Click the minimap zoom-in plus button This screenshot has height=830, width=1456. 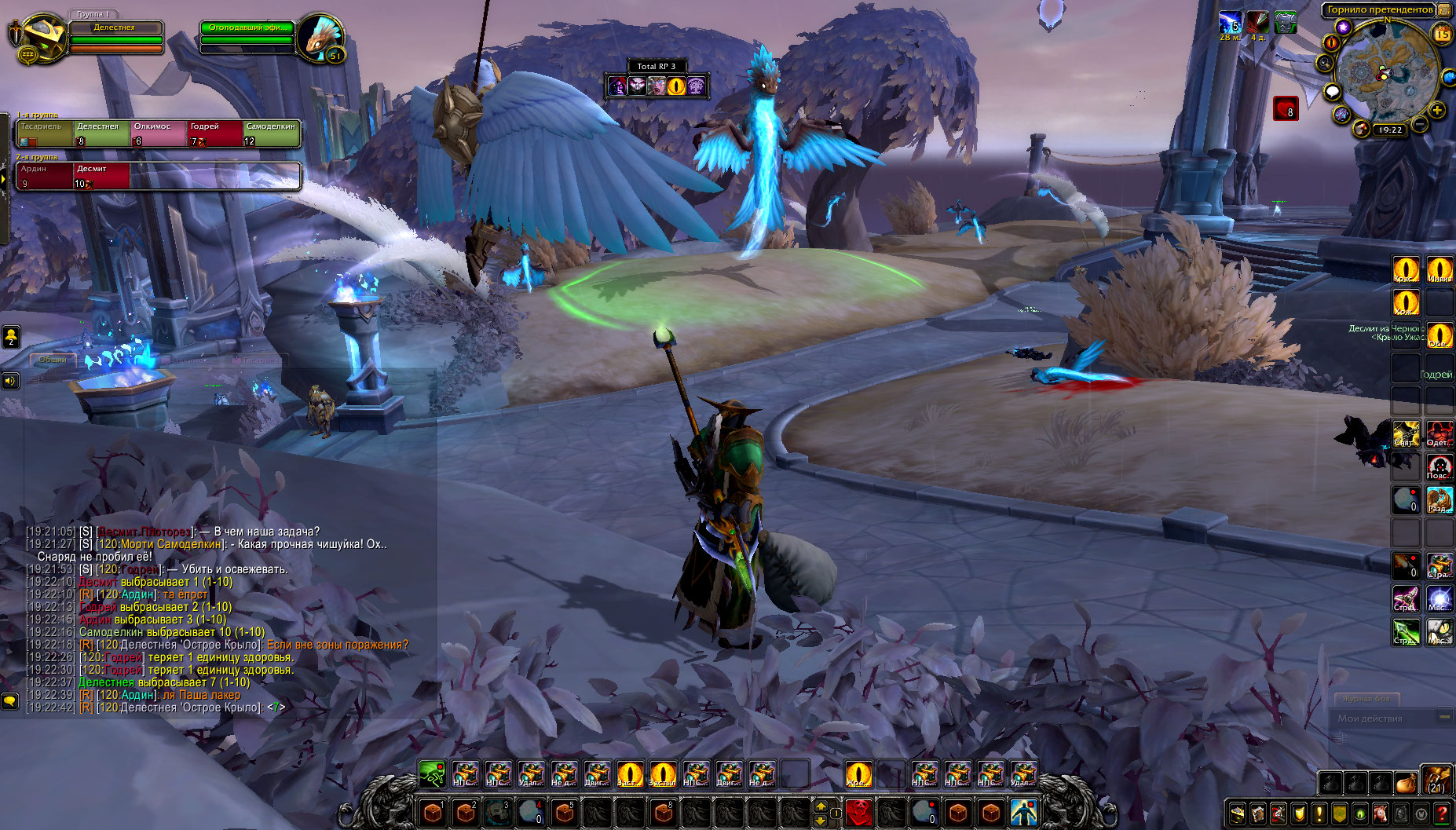tap(1437, 110)
